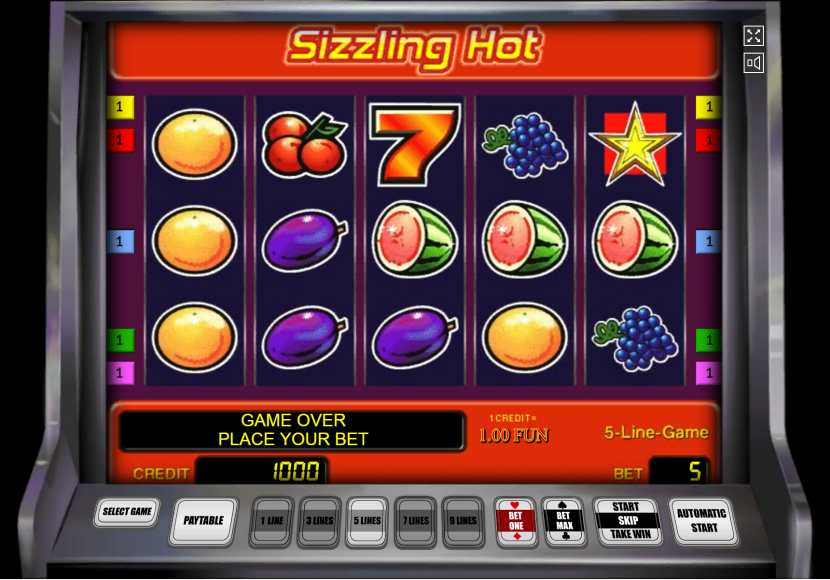This screenshot has width=830, height=580.
Task: Choose the 1 Line bet option
Action: (x=271, y=521)
